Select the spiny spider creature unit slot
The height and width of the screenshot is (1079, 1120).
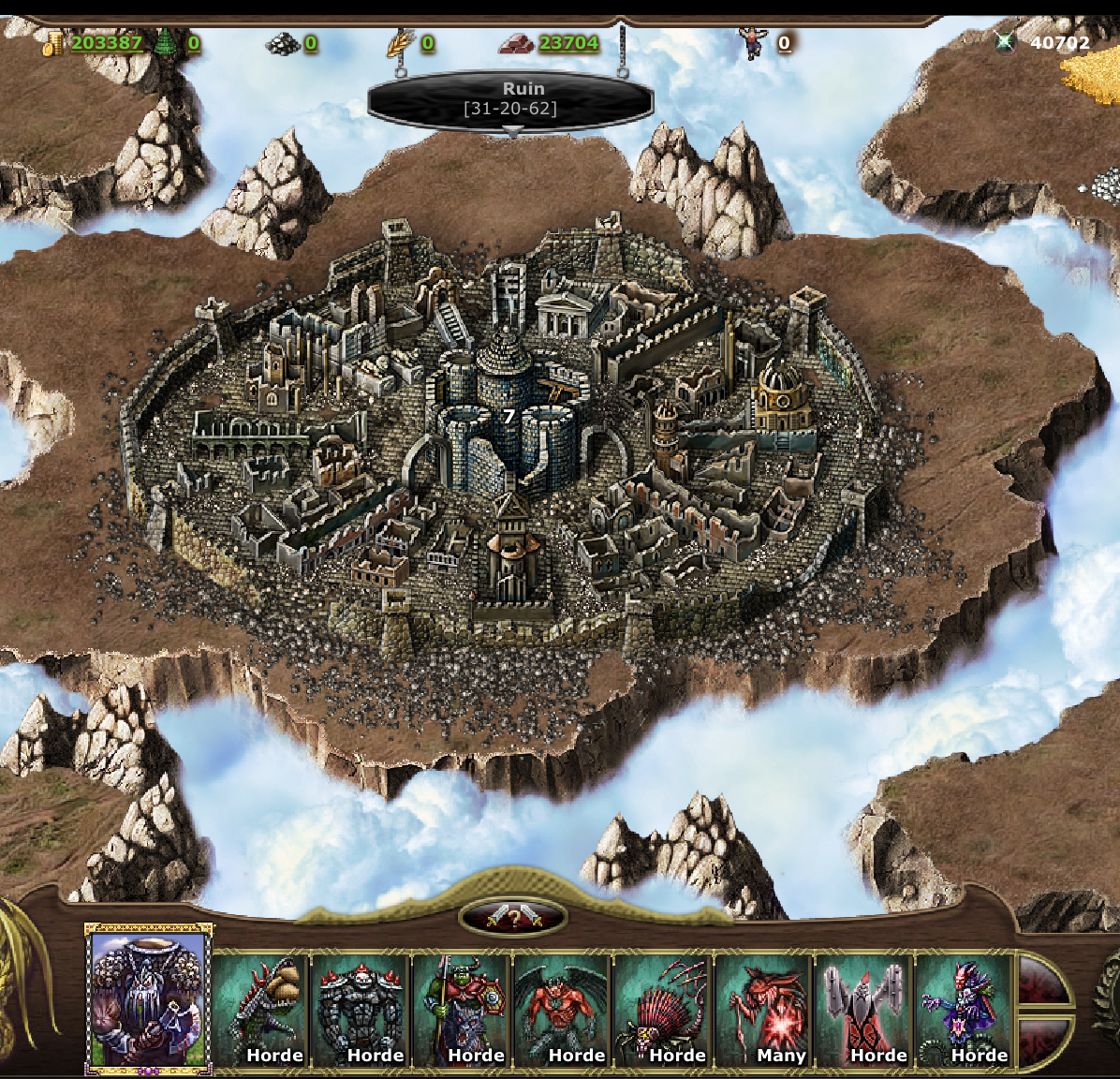(664, 1010)
